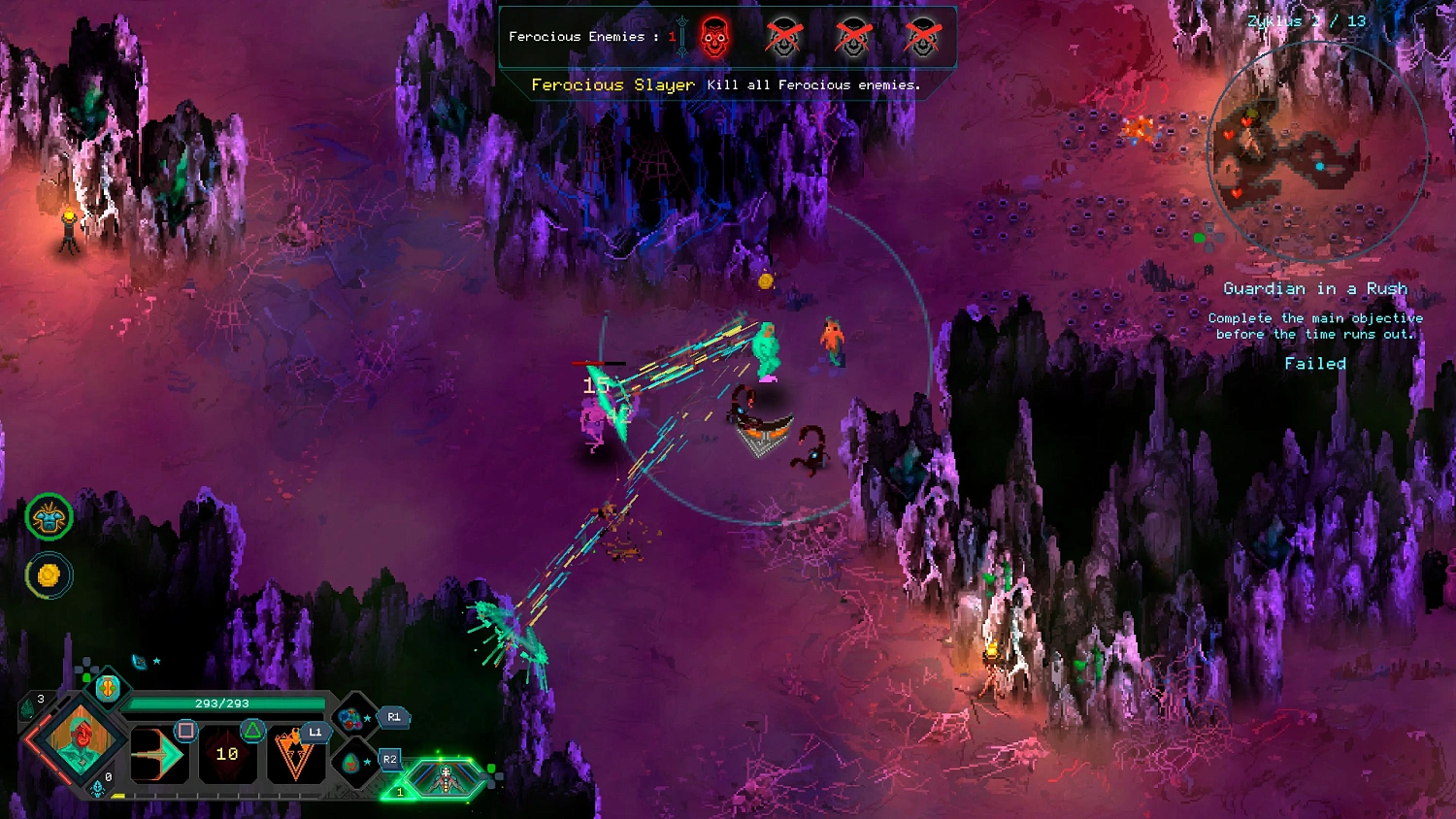Click the Failed status text
Viewport: 1456px width, 819px height.
click(x=1315, y=363)
